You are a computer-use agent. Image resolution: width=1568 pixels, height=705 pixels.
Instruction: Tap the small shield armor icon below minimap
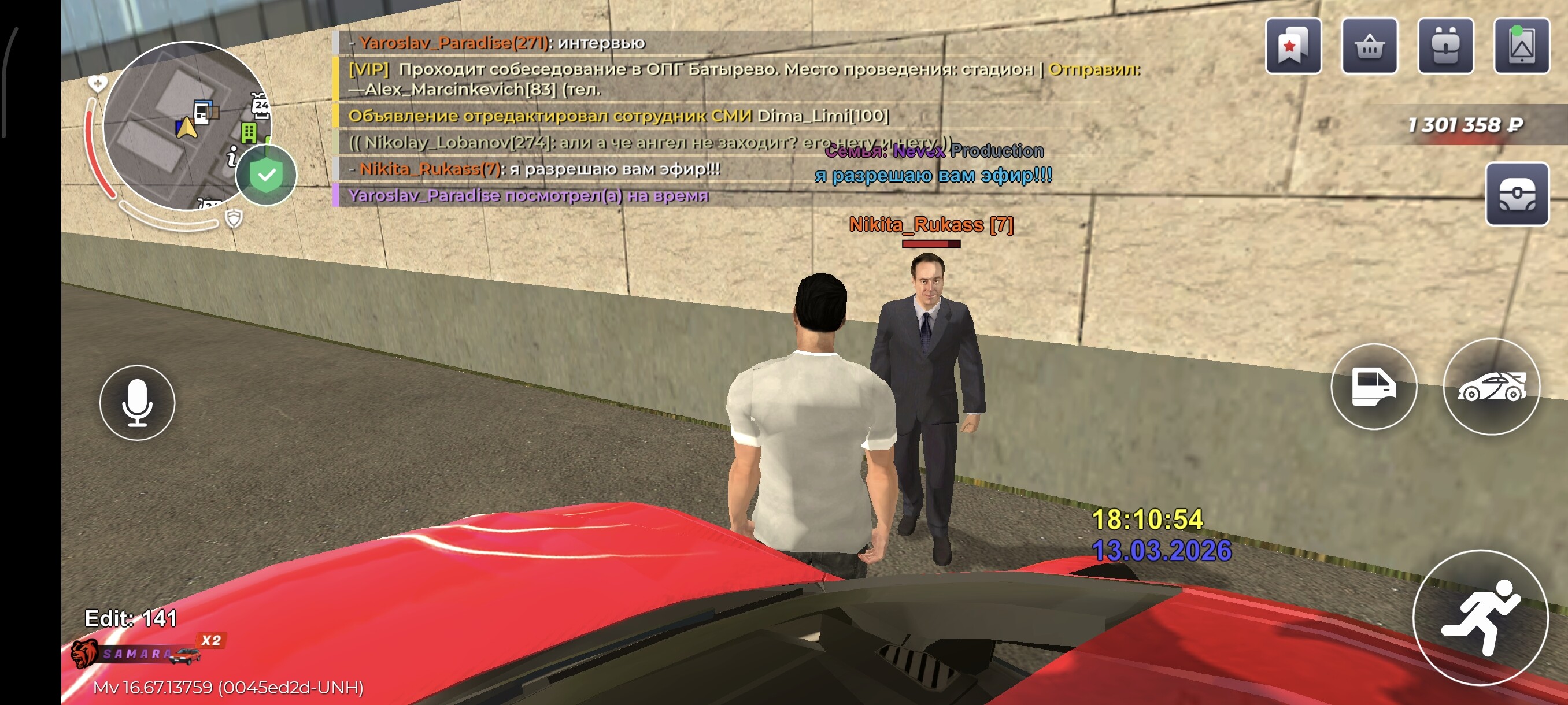click(x=234, y=218)
